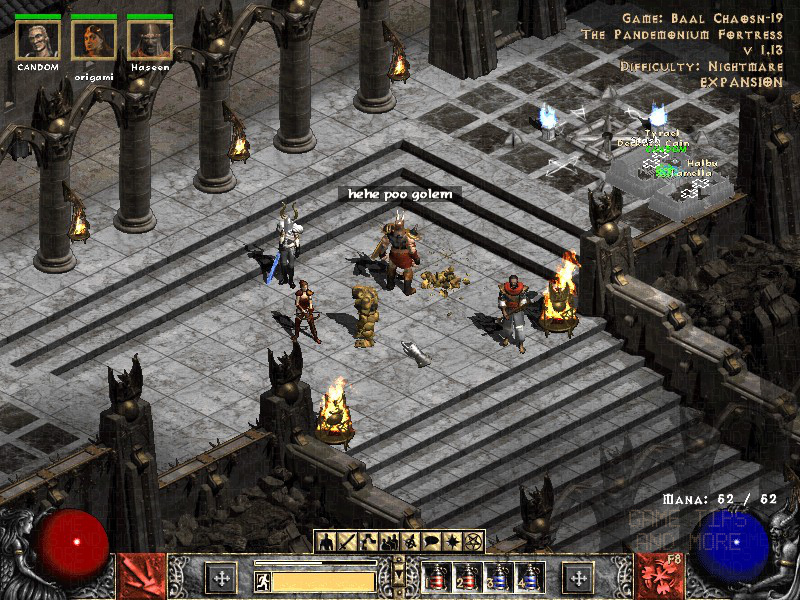Open the inventory using the sword icon
800x600 pixels.
point(349,541)
